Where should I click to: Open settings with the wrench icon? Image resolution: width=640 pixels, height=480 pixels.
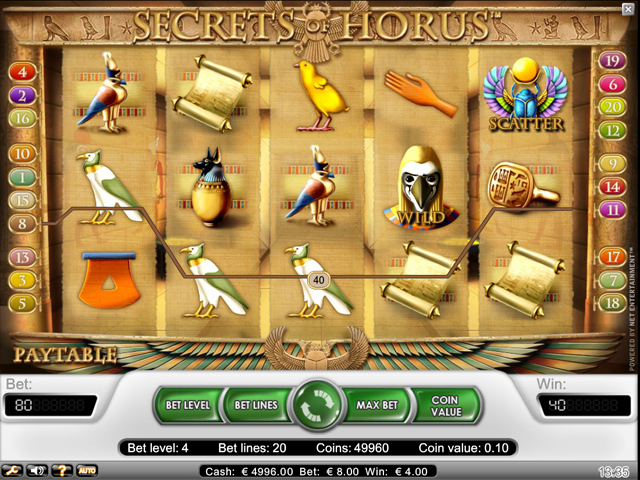[12, 469]
